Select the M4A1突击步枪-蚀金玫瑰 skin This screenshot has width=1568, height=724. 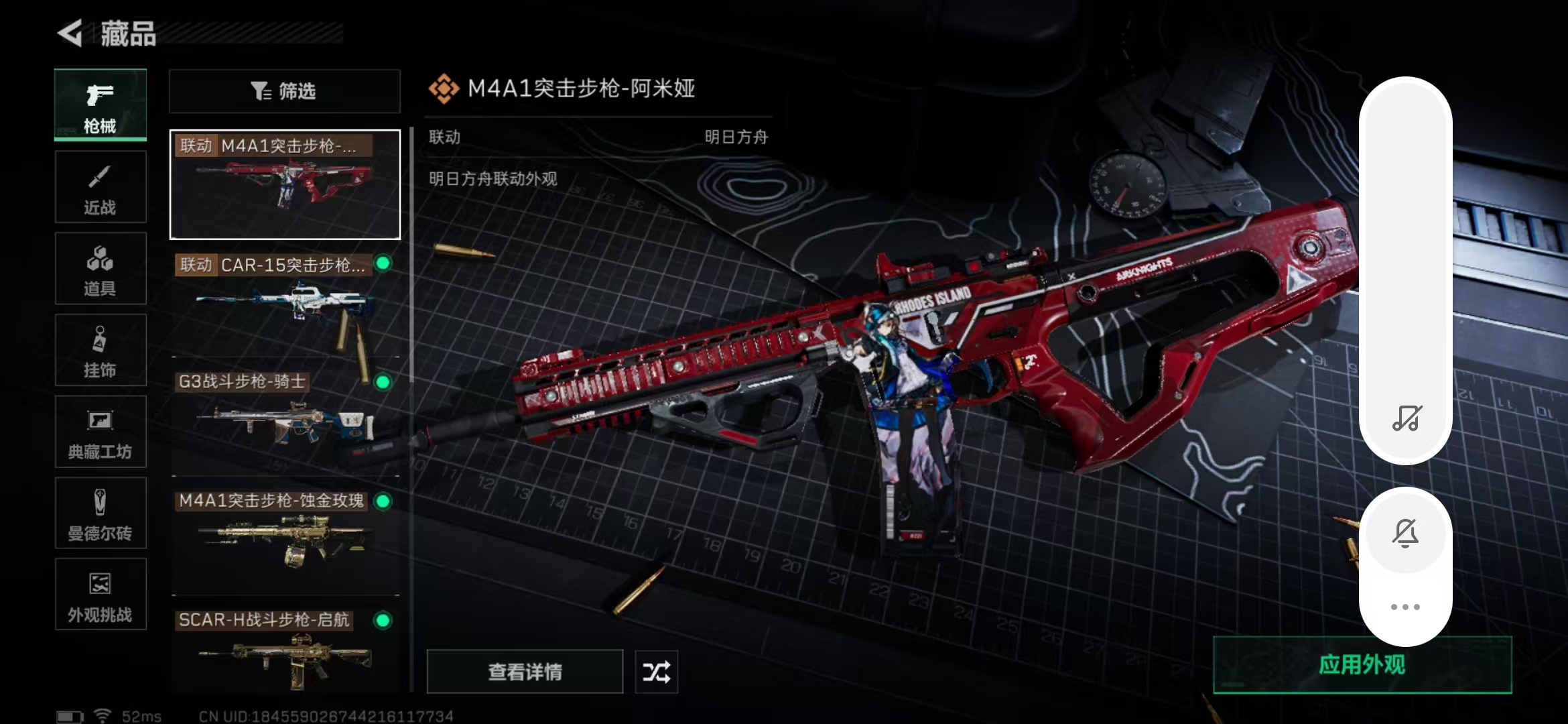(285, 542)
